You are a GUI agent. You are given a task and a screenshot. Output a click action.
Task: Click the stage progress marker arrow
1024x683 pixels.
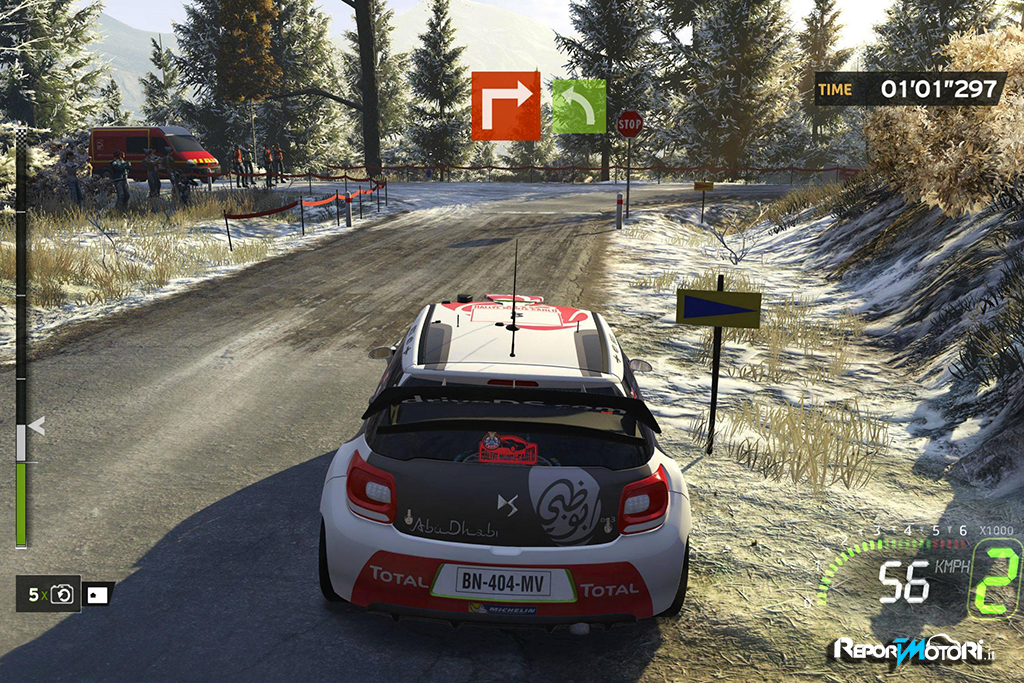tap(37, 427)
